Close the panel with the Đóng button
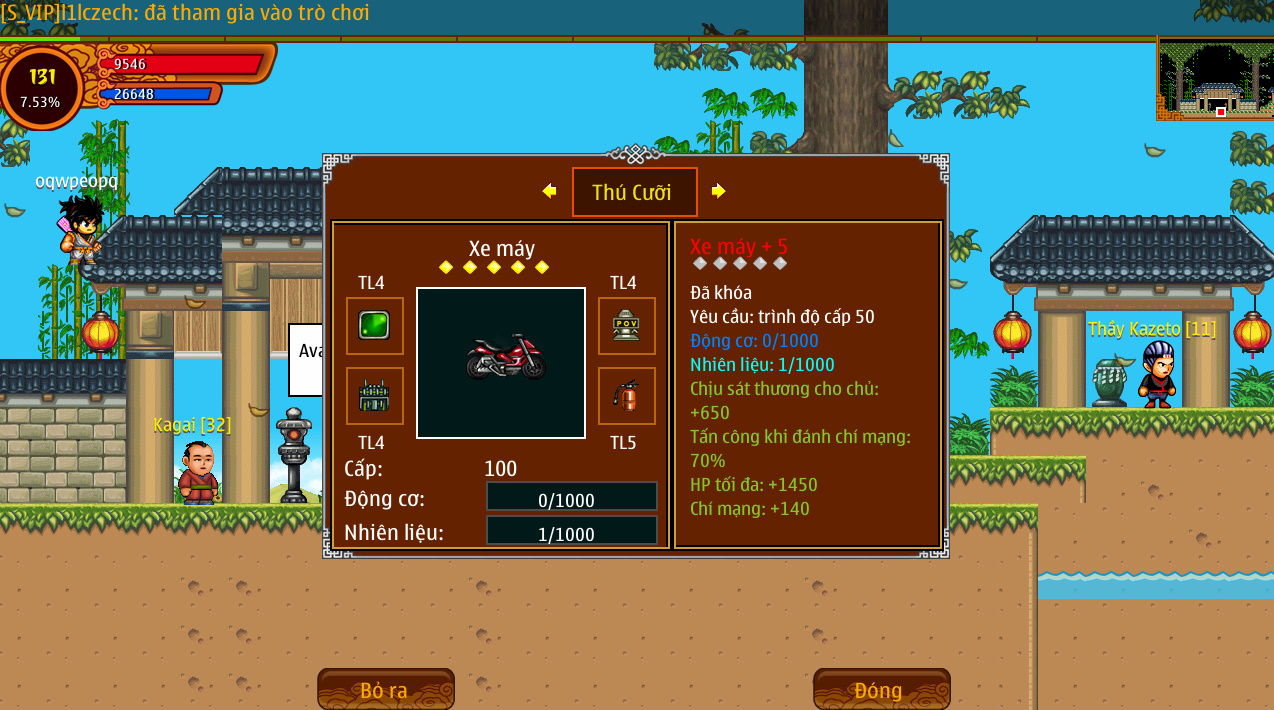The width and height of the screenshot is (1274, 710). point(881,689)
